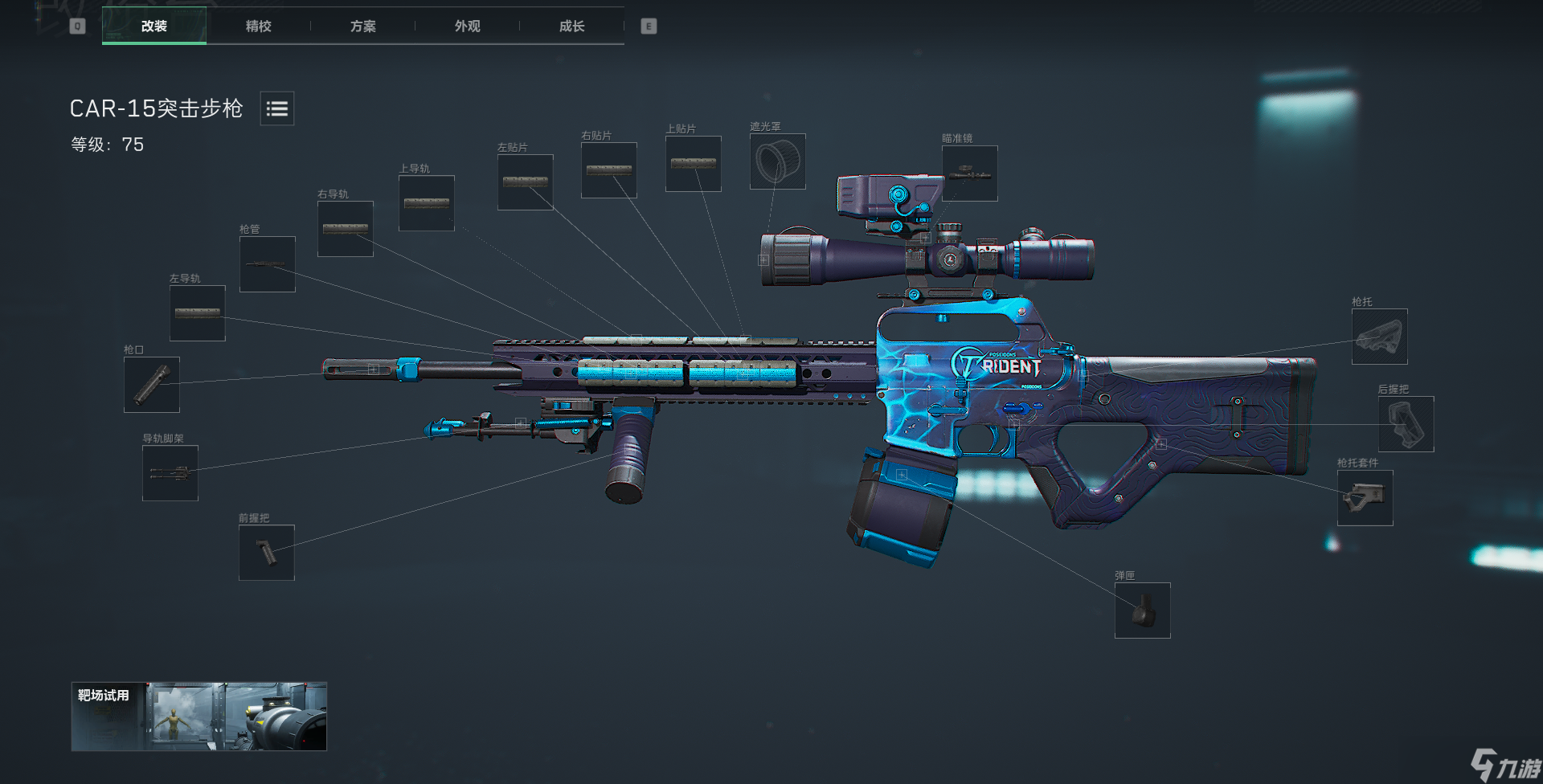1543x784 pixels.
Task: Open the 枪托套件 stock kit slot
Action: point(1365,498)
